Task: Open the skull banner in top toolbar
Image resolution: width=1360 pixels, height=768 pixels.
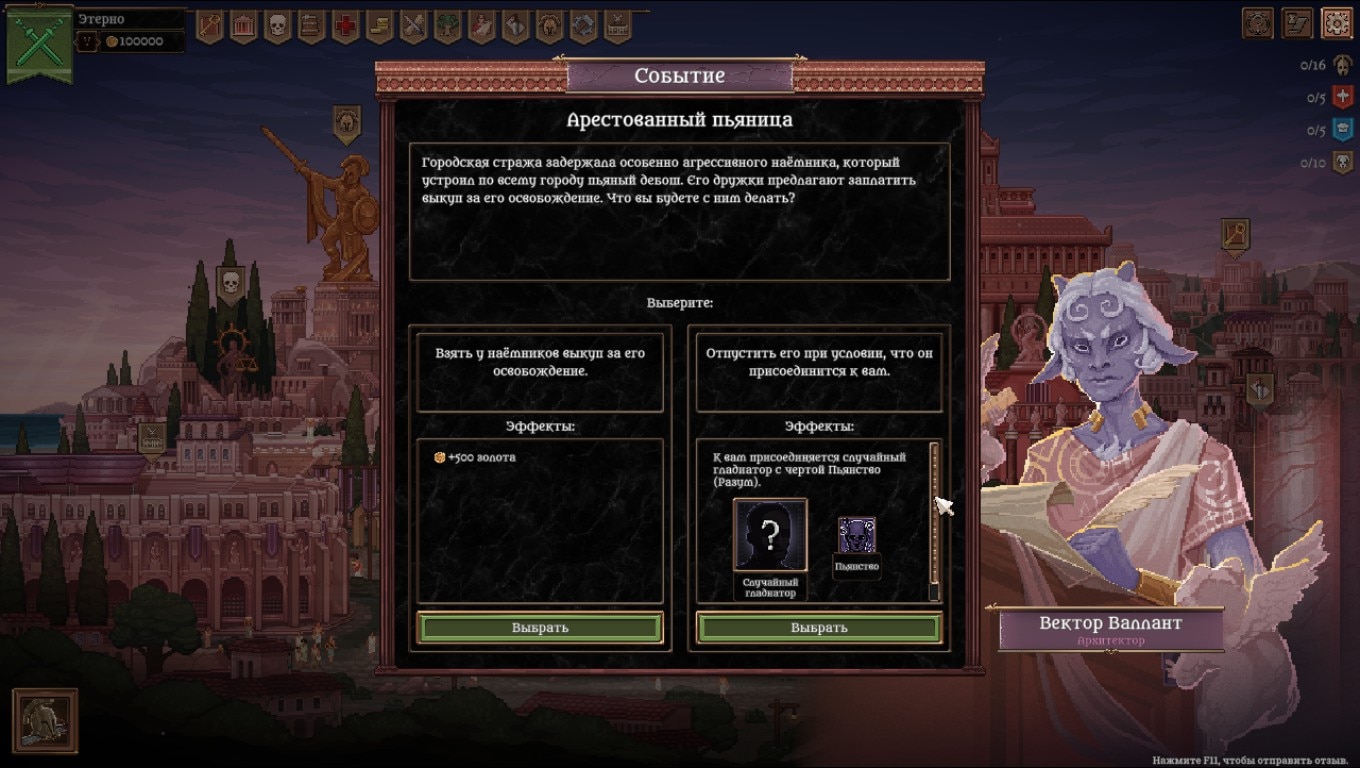Action: click(277, 26)
